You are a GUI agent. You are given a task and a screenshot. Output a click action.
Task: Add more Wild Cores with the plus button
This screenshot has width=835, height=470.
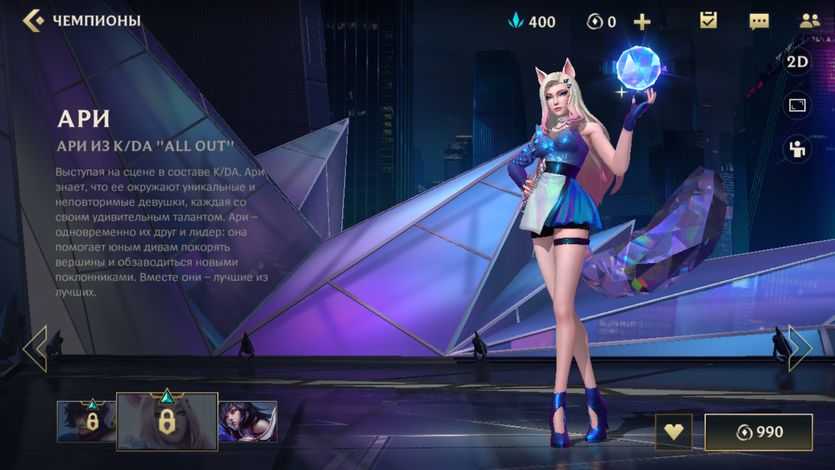coord(642,21)
